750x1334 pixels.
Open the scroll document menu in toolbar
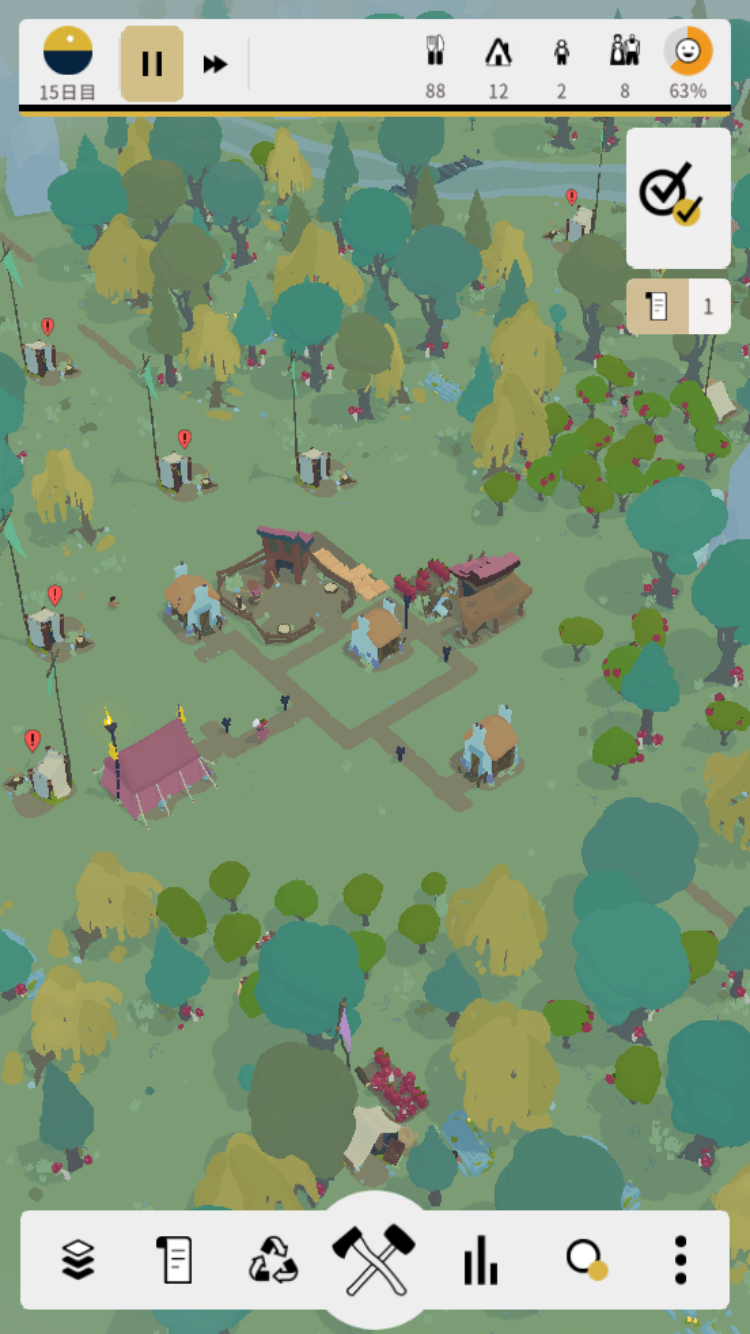point(175,1259)
